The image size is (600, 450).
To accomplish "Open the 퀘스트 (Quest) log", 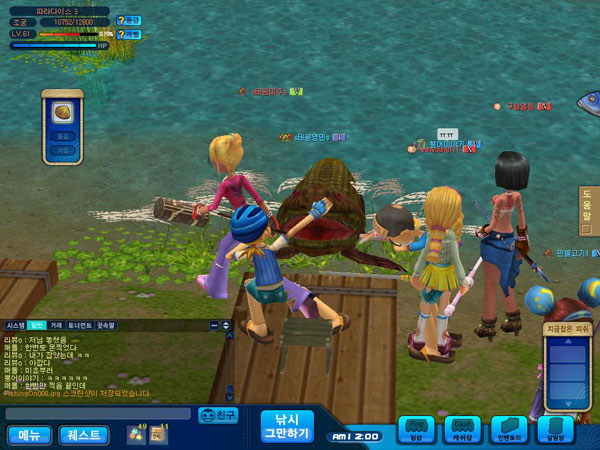I will coord(84,435).
